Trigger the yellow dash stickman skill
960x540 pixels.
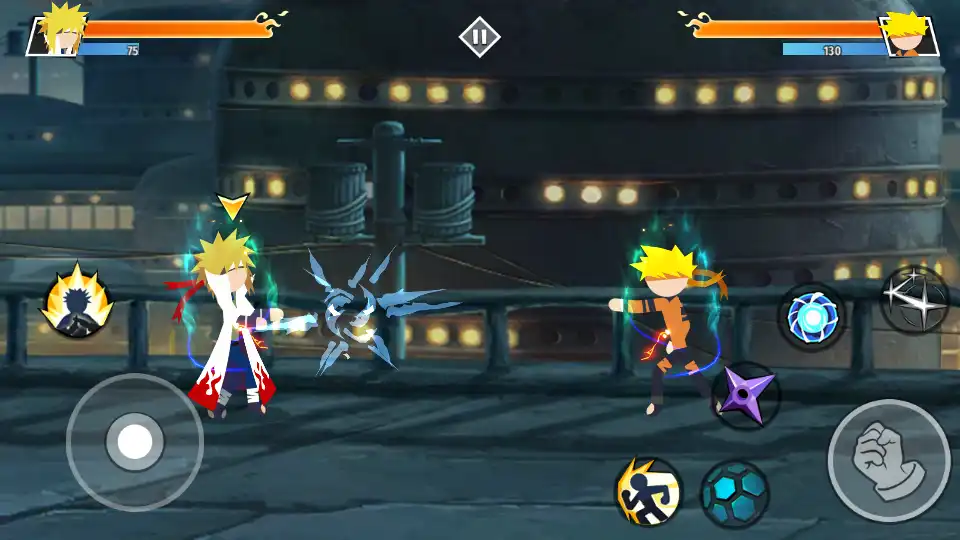(x=647, y=491)
